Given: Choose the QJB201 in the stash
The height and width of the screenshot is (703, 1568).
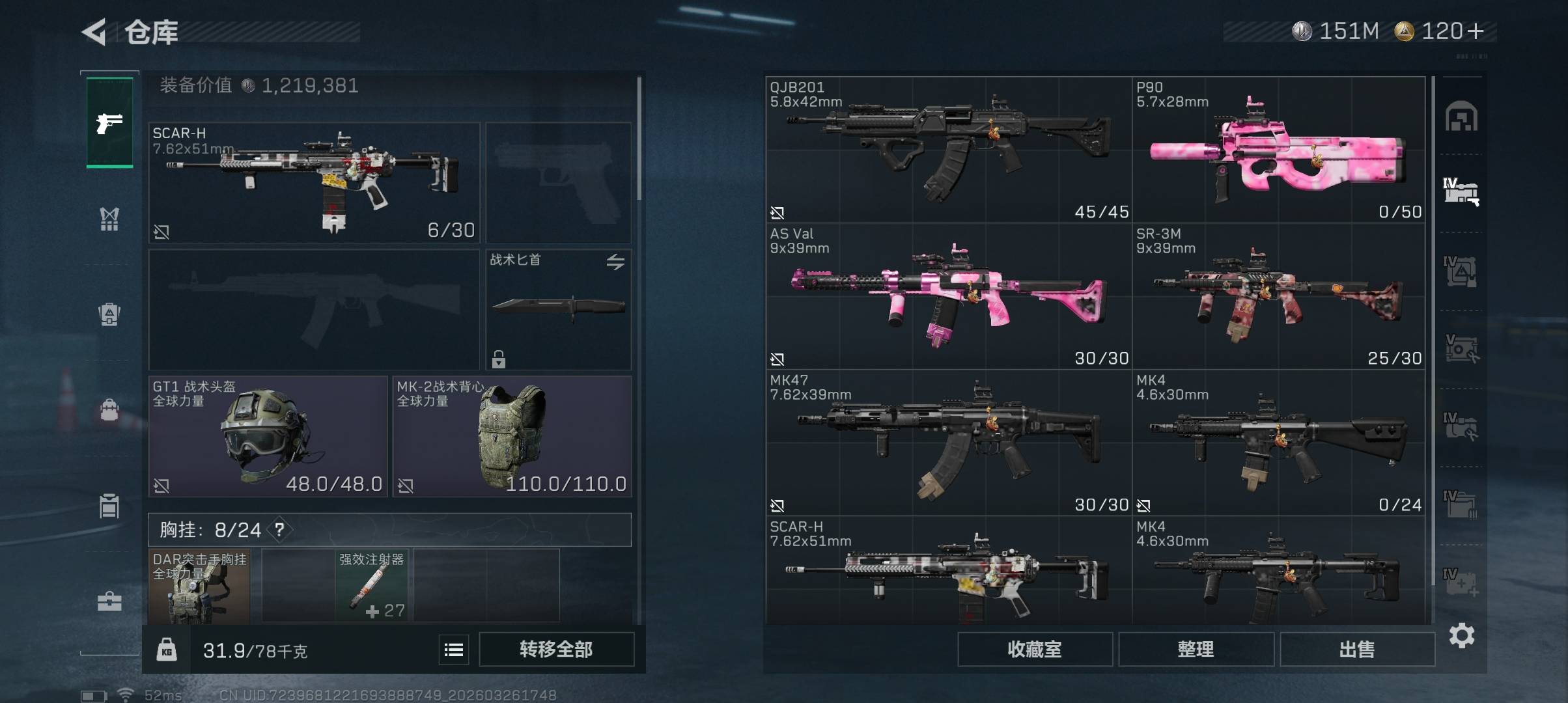Looking at the screenshot, I should 948,150.
